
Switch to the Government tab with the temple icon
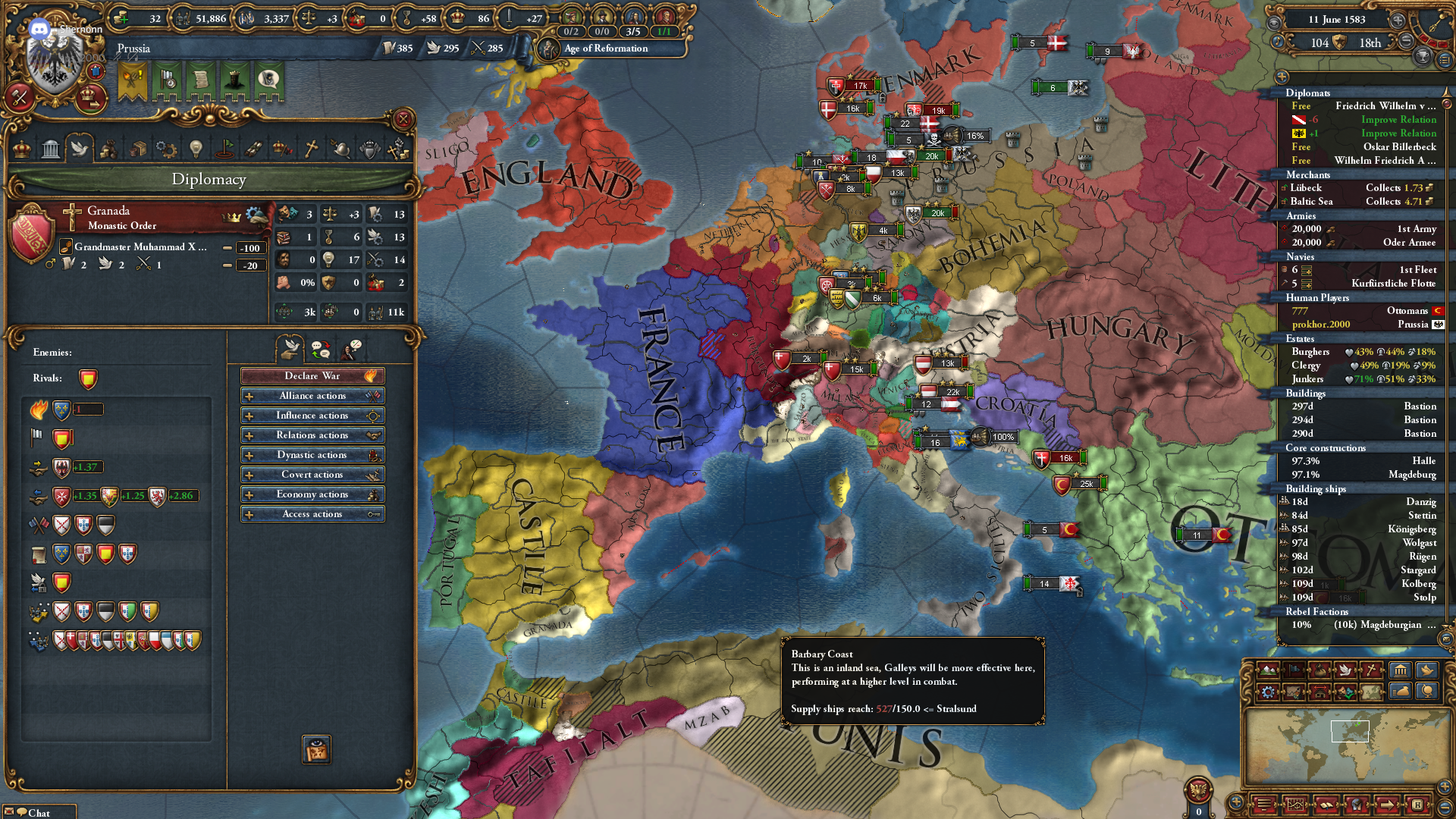click(x=50, y=149)
